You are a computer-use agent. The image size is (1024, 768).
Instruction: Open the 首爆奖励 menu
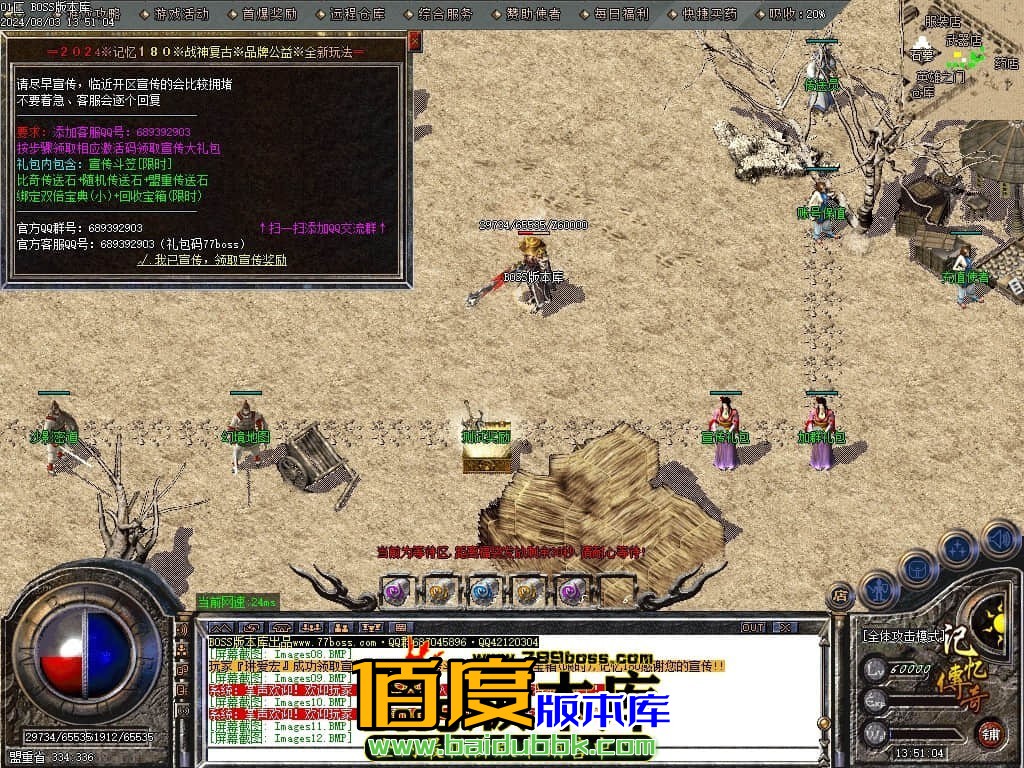[269, 14]
